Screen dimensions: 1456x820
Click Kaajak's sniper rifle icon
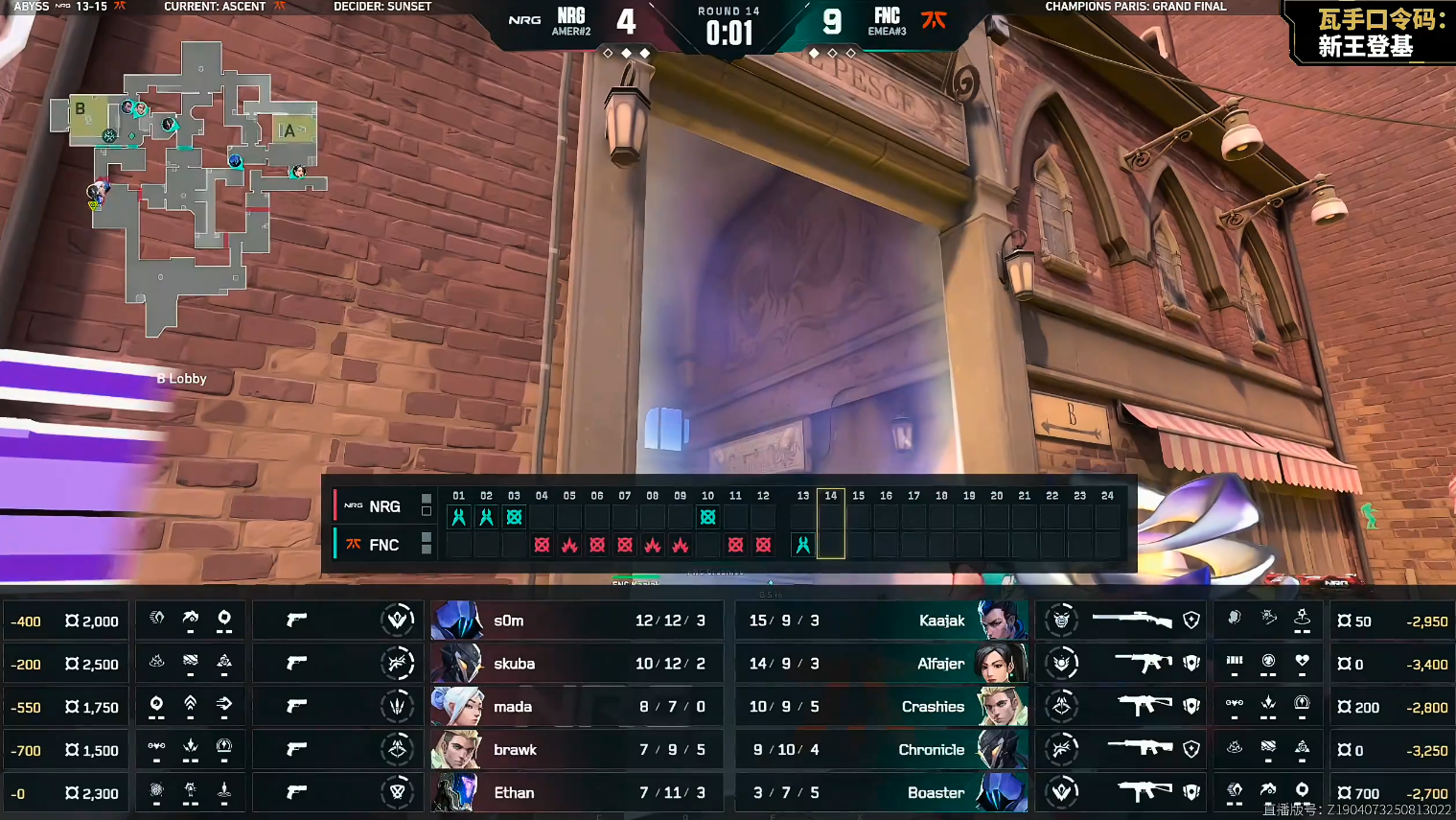[x=1132, y=621]
